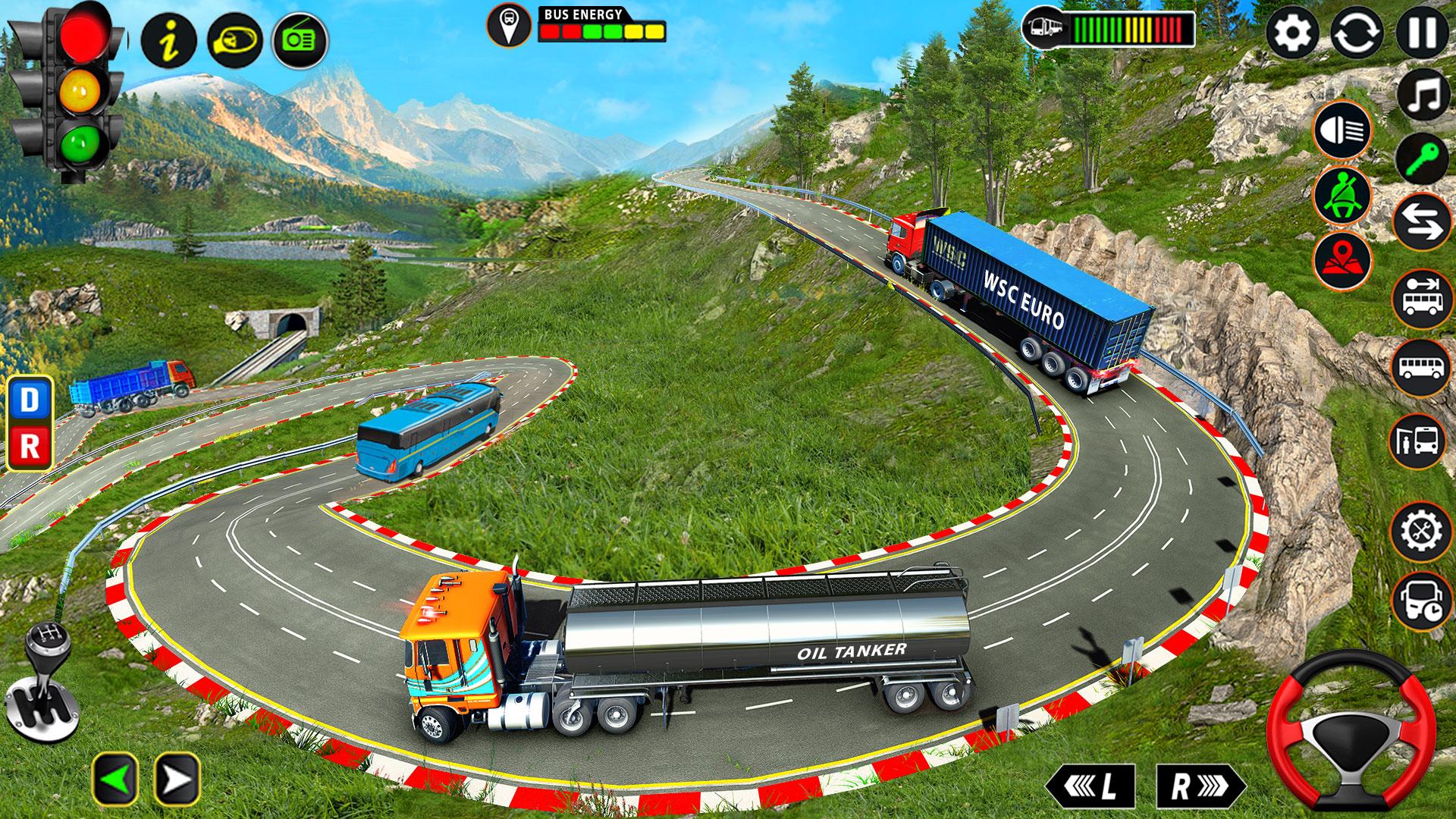The height and width of the screenshot is (819, 1456).
Task: Tap the R right indicator button
Action: coord(1199,787)
